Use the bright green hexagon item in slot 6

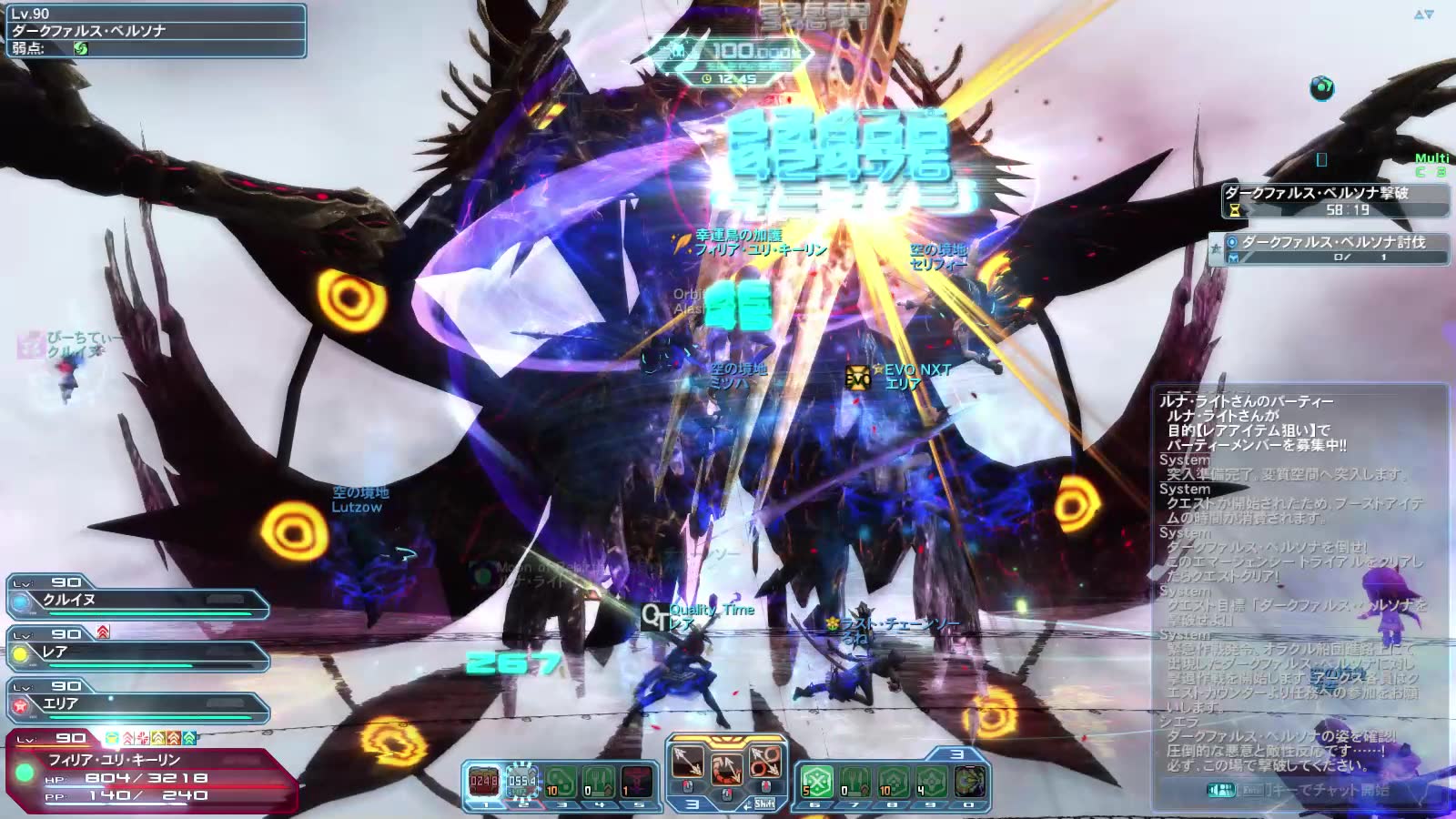pos(816,781)
